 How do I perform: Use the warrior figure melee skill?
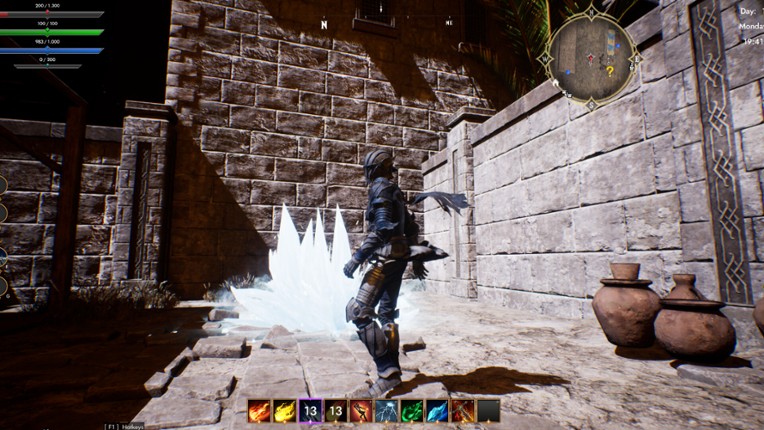click(361, 411)
